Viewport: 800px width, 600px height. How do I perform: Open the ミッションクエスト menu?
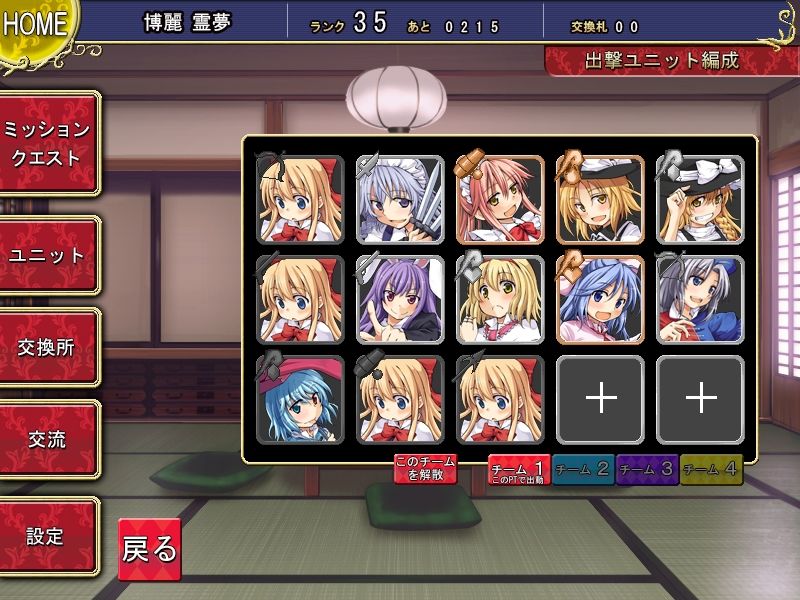tap(49, 143)
